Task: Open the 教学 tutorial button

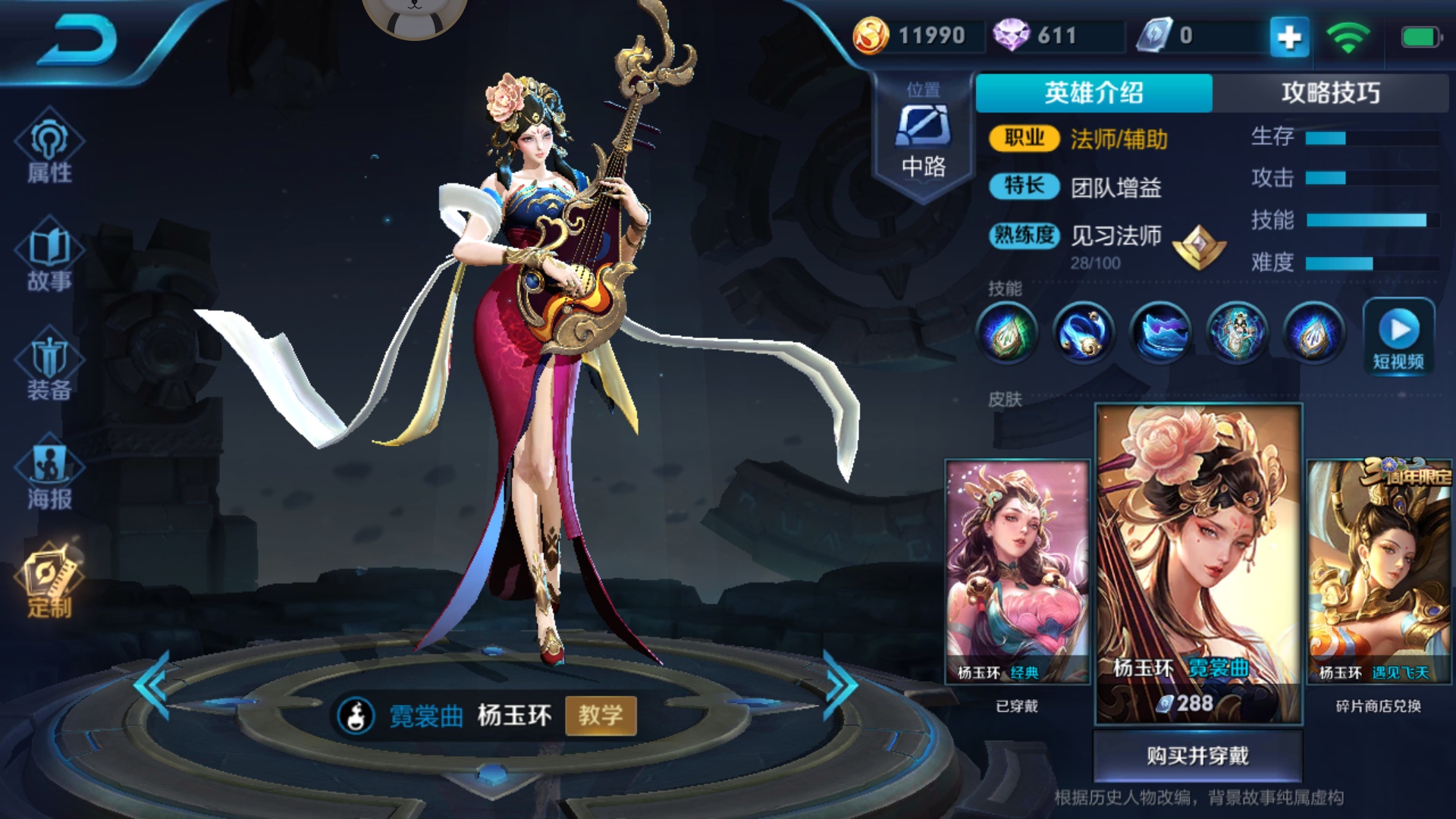Action: click(601, 716)
